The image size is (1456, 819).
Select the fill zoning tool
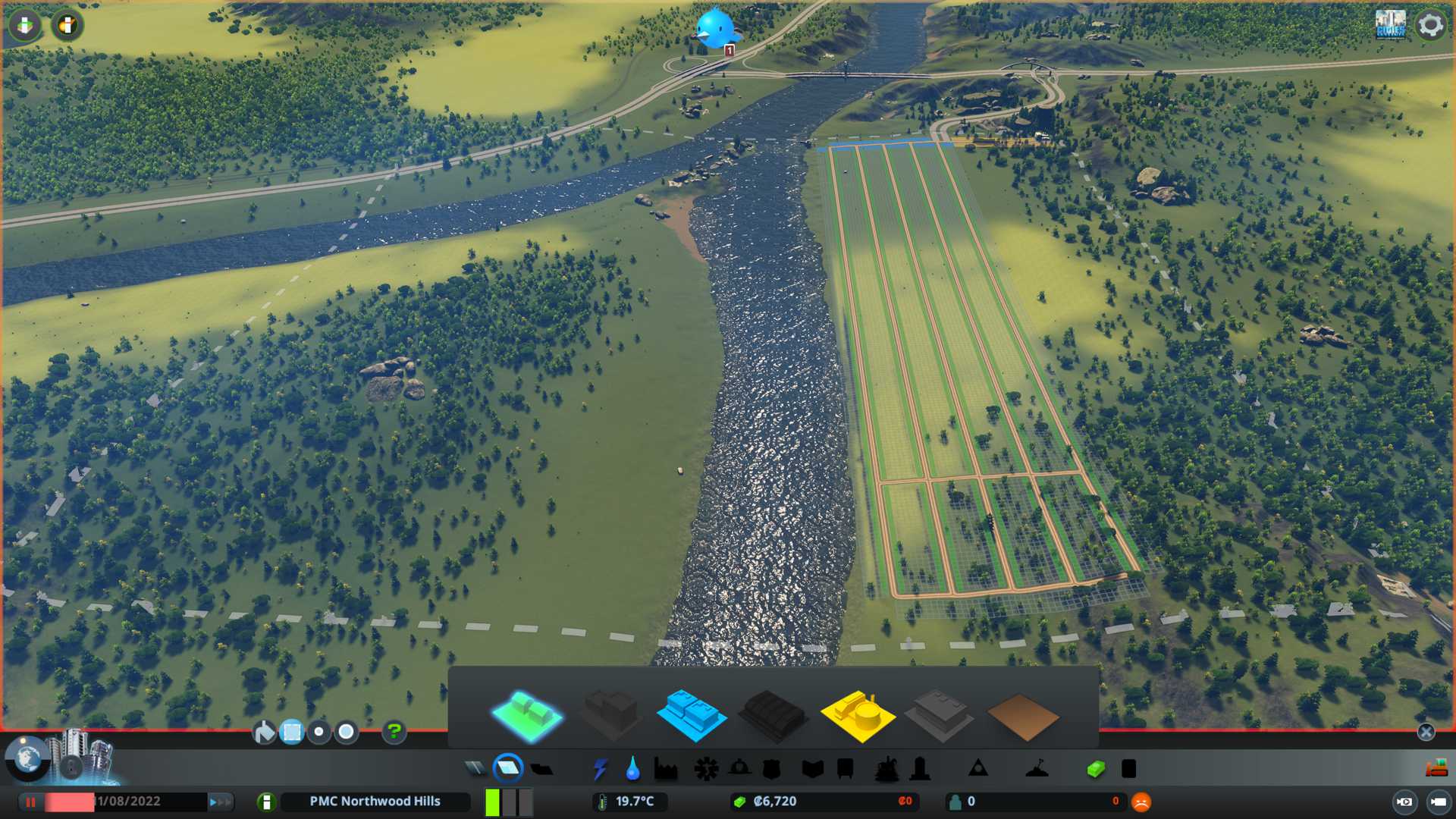tap(265, 732)
